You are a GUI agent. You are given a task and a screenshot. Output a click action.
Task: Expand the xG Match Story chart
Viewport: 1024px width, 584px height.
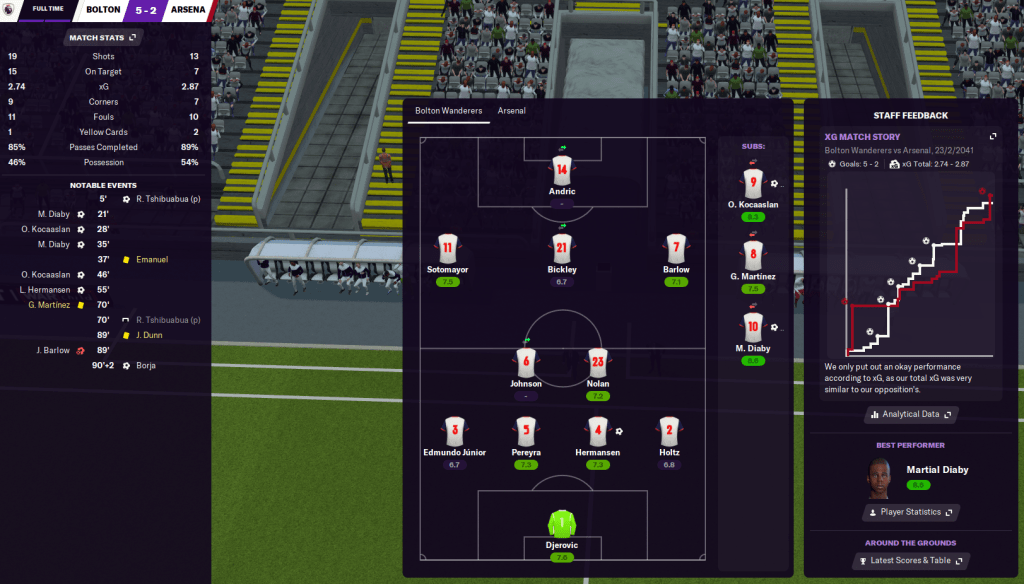click(x=993, y=137)
